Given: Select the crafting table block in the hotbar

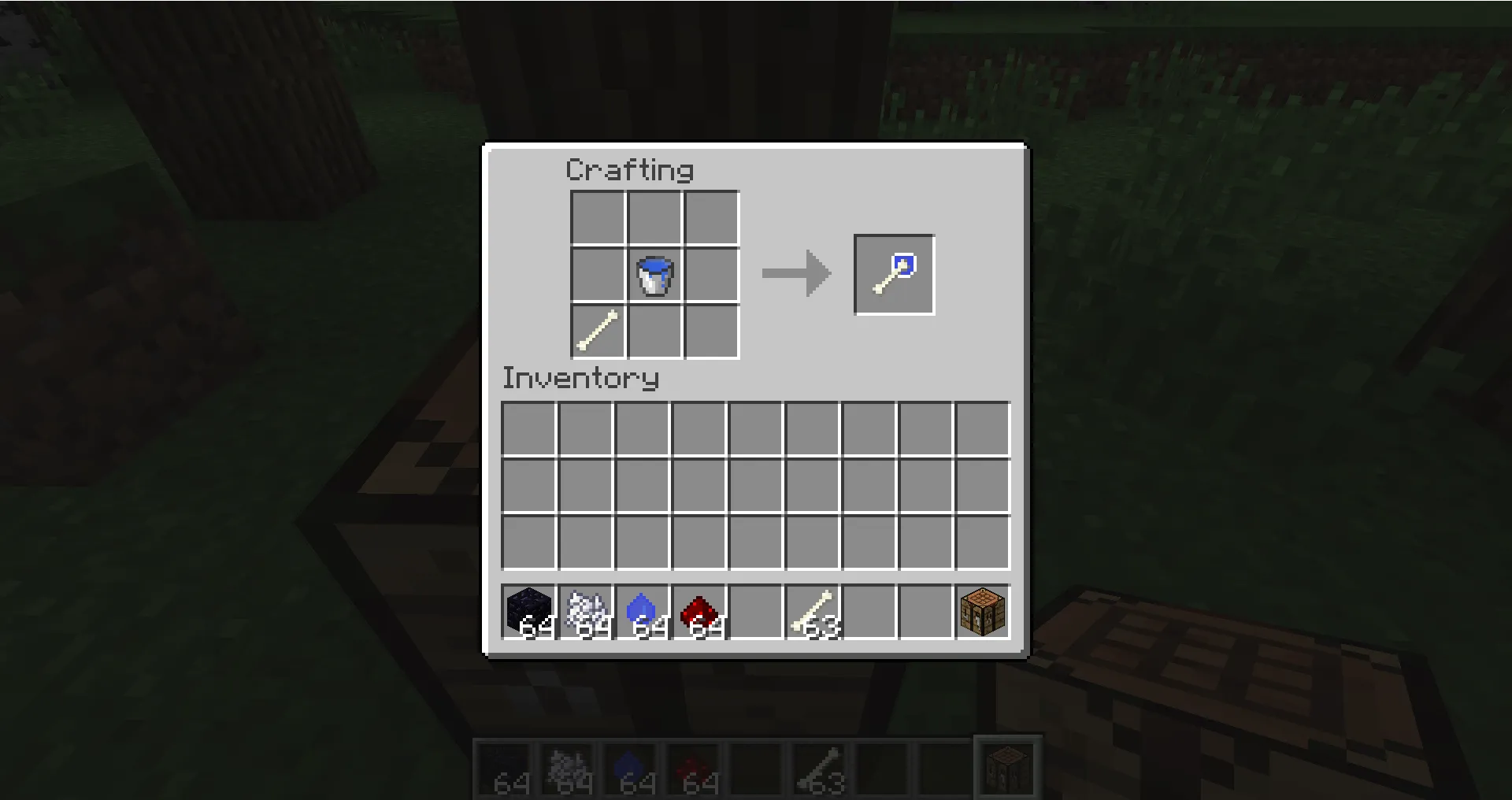Looking at the screenshot, I should (x=981, y=613).
